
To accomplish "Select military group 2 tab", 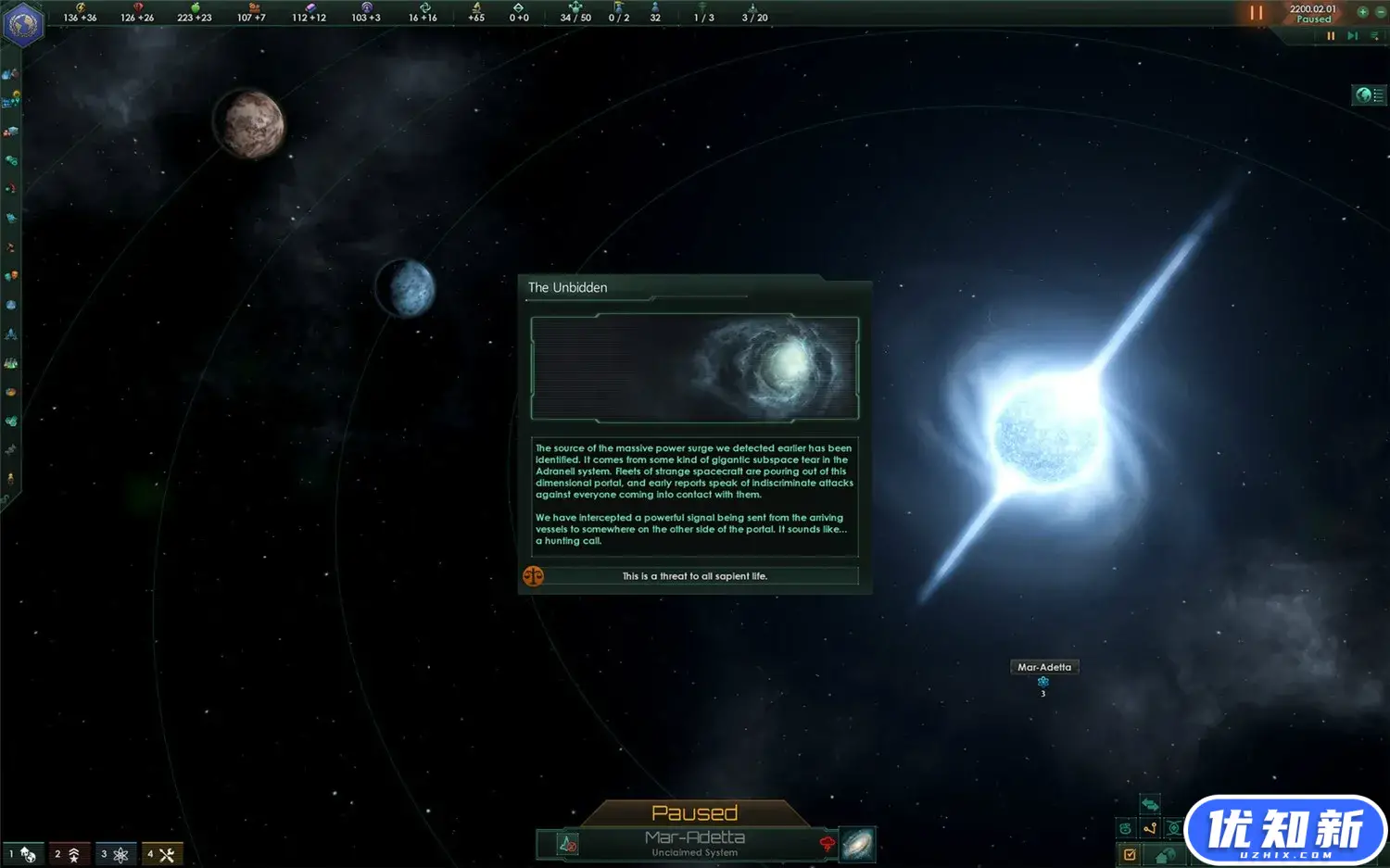I will click(68, 854).
